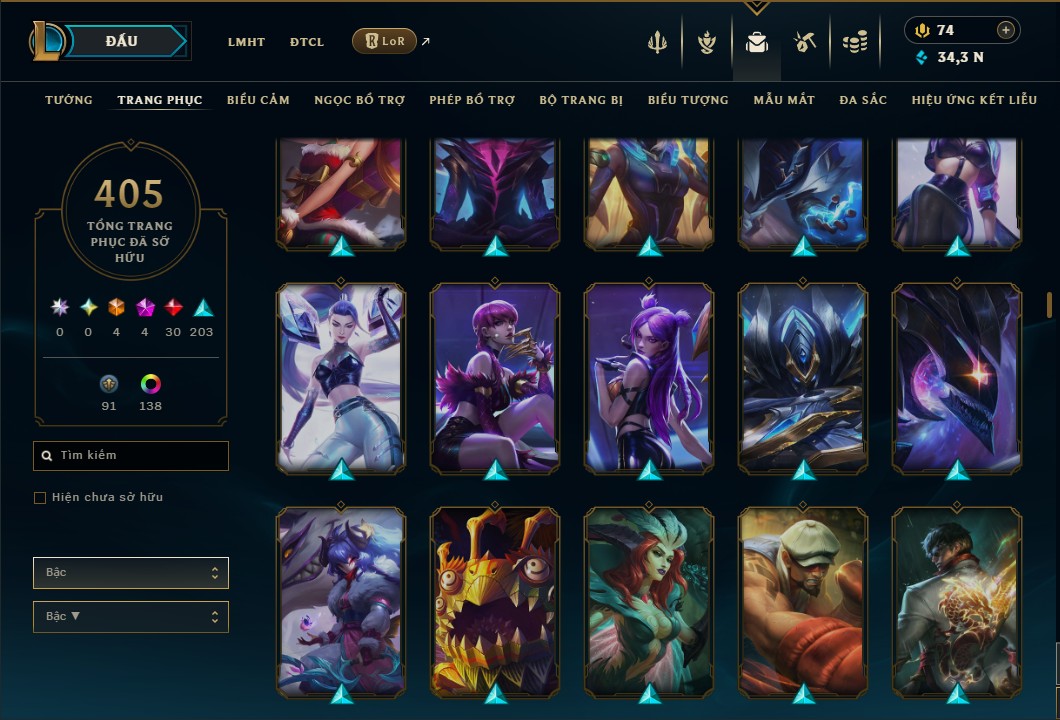Open the first Bậc dropdown
The height and width of the screenshot is (720, 1060).
(131, 573)
